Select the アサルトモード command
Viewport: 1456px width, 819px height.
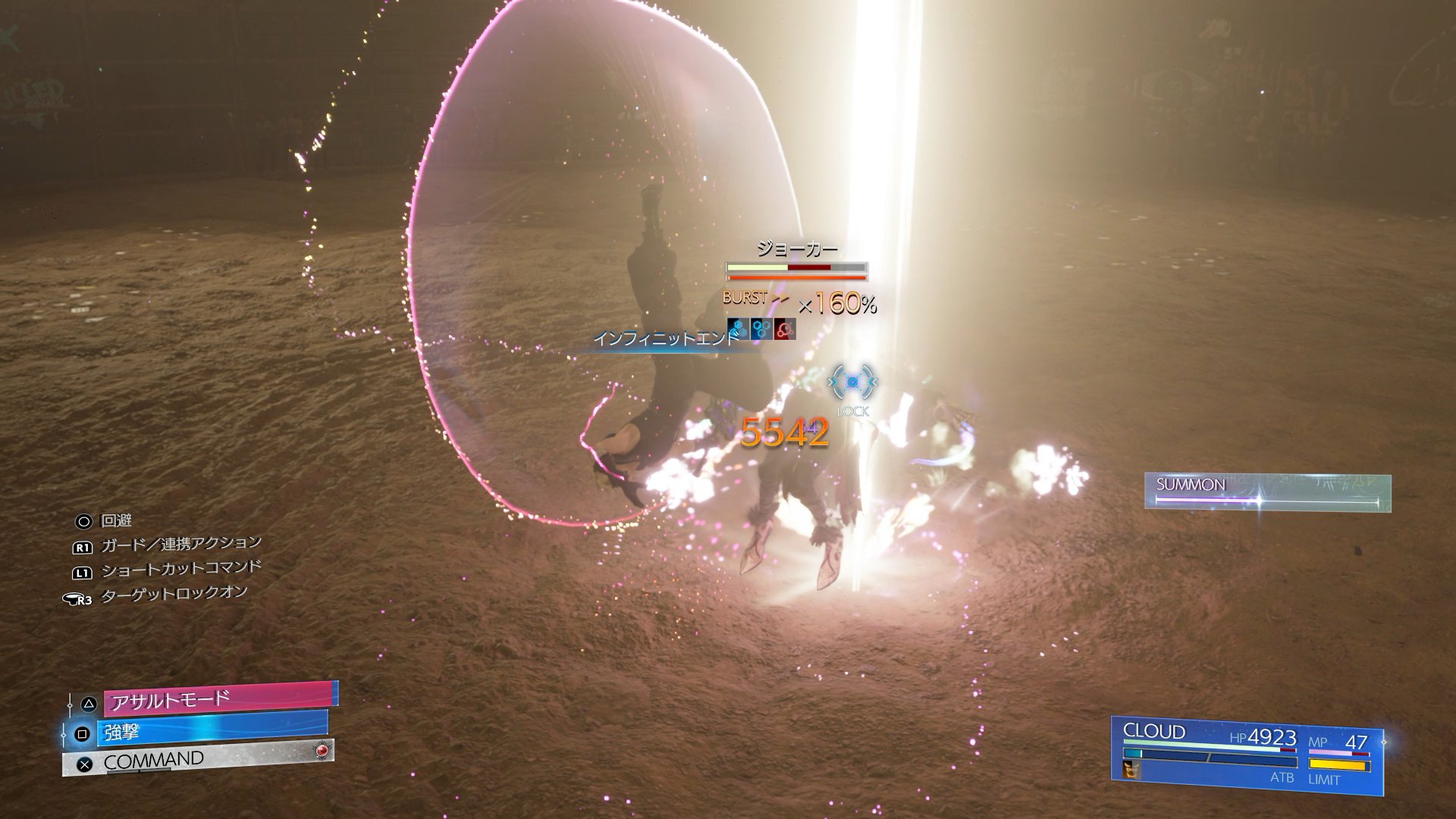pyautogui.click(x=220, y=698)
